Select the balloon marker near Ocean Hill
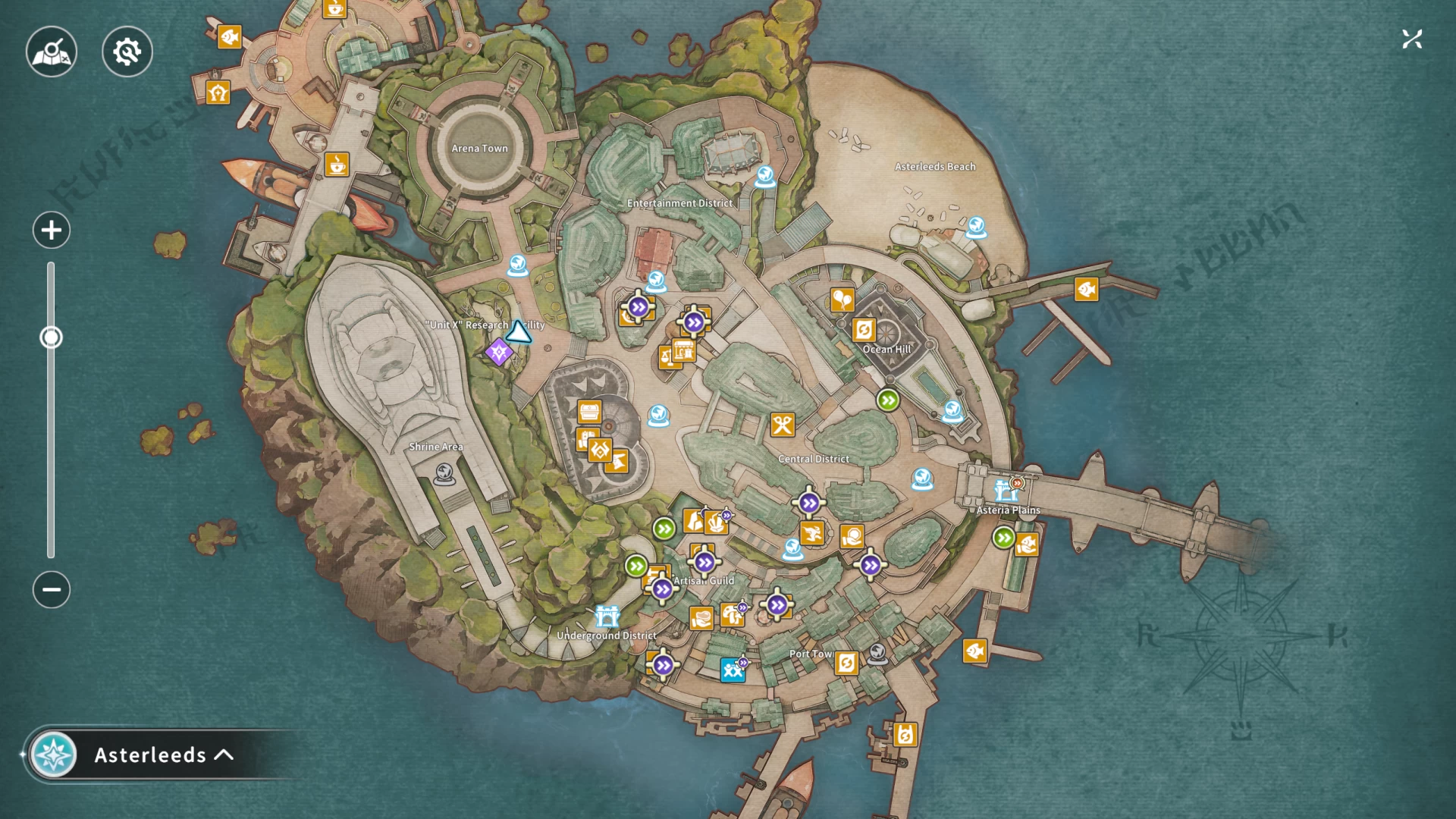 click(x=842, y=300)
